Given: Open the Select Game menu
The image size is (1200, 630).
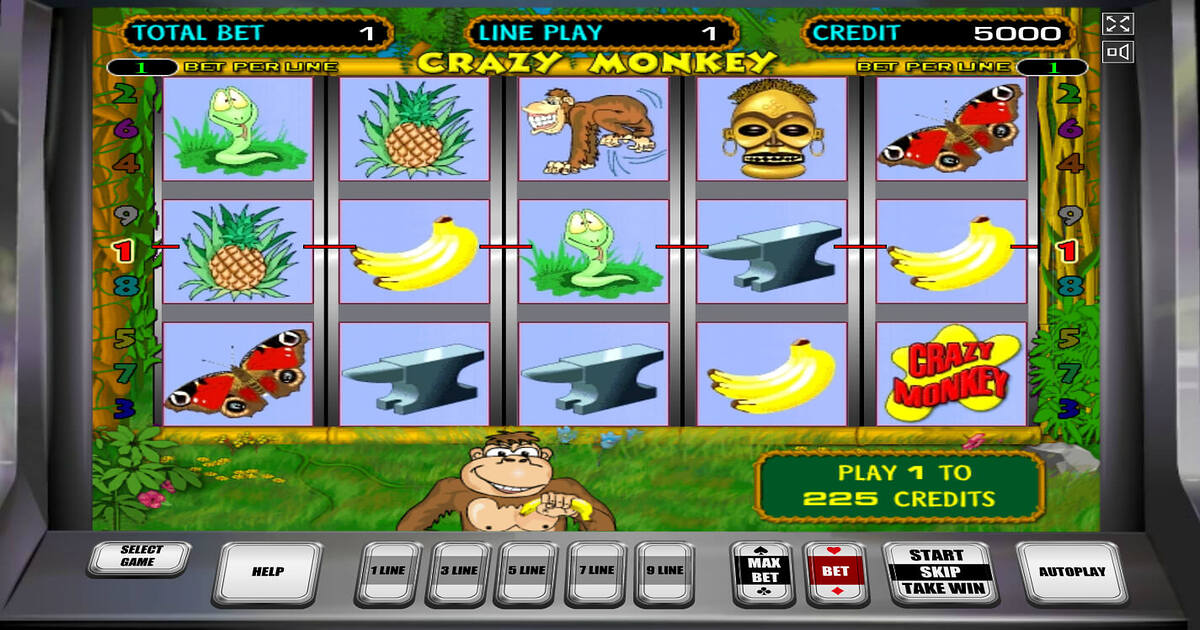Looking at the screenshot, I should coord(138,557).
